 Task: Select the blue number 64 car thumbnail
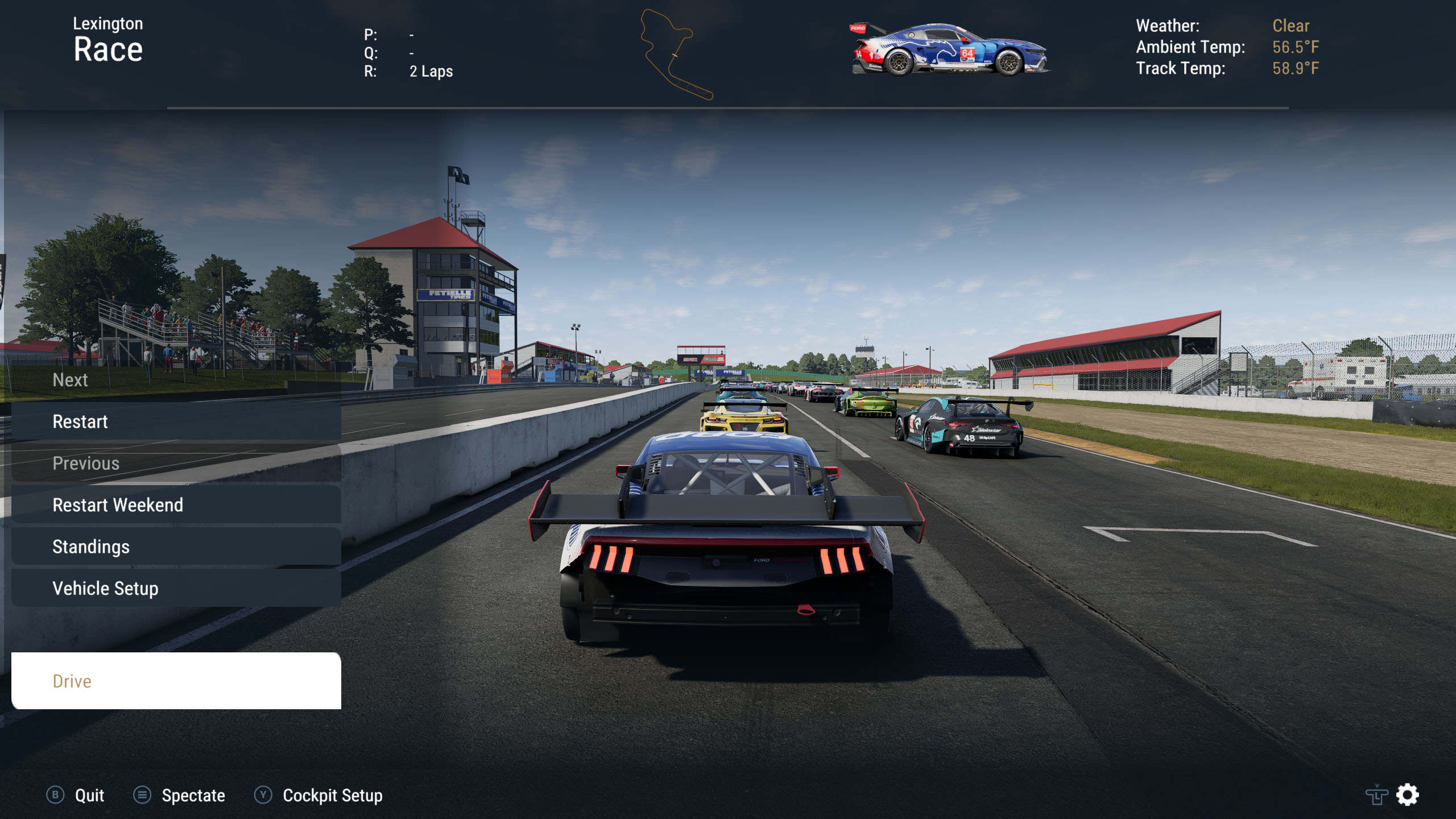pos(950,50)
